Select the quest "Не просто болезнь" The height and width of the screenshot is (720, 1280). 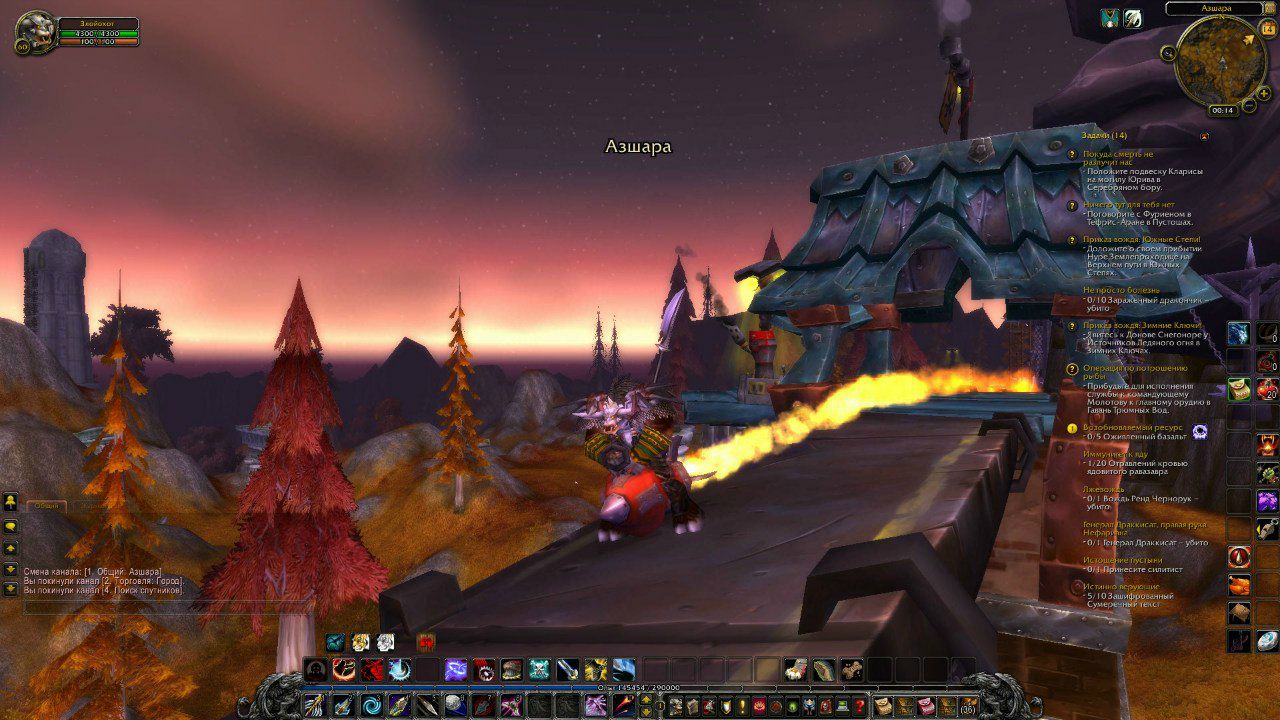coord(1121,290)
